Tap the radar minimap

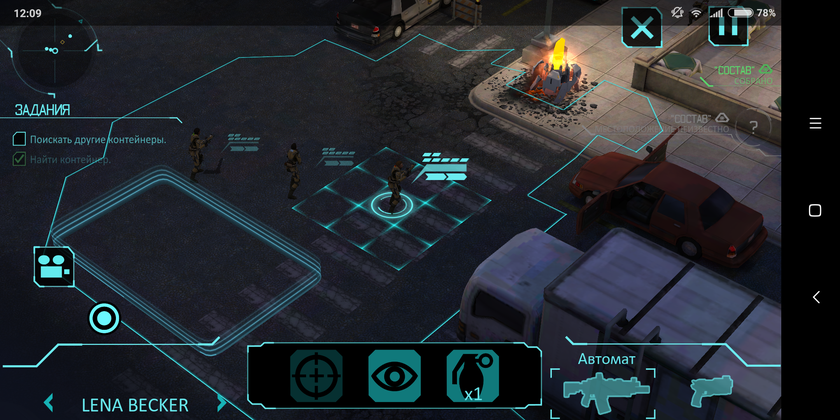54,47
